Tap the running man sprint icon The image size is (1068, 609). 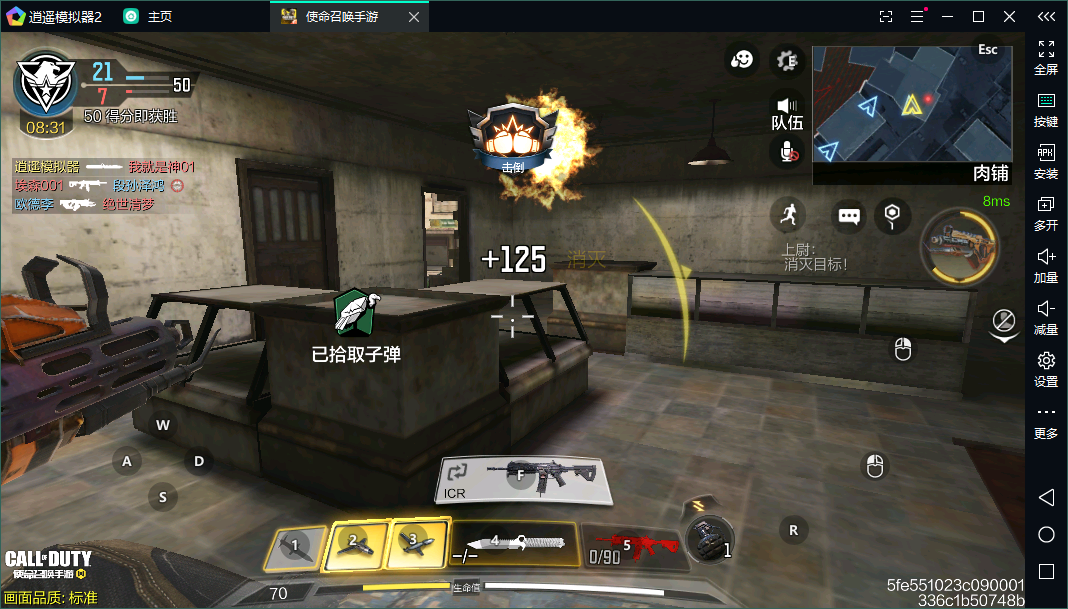[x=788, y=214]
